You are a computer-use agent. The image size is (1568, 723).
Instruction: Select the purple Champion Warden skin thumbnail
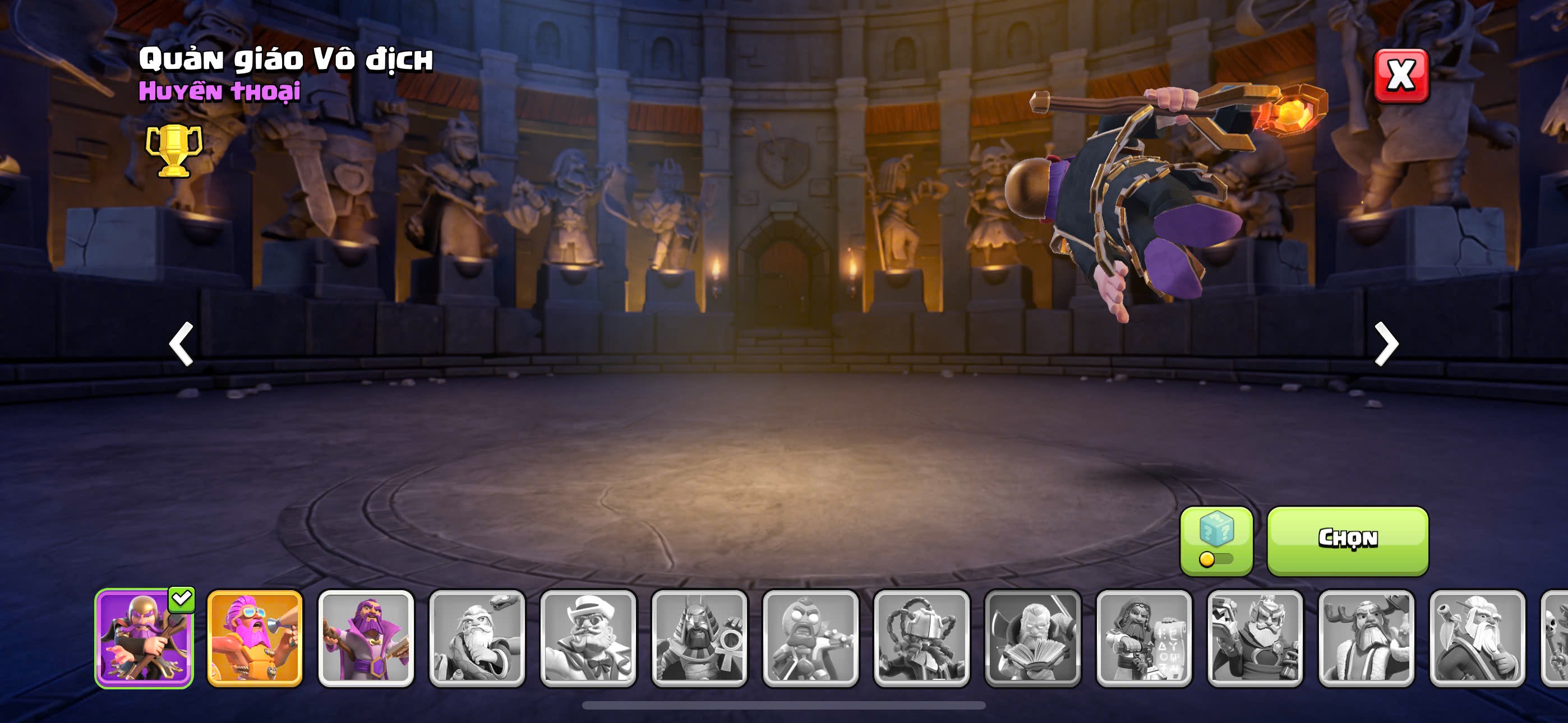(x=144, y=638)
